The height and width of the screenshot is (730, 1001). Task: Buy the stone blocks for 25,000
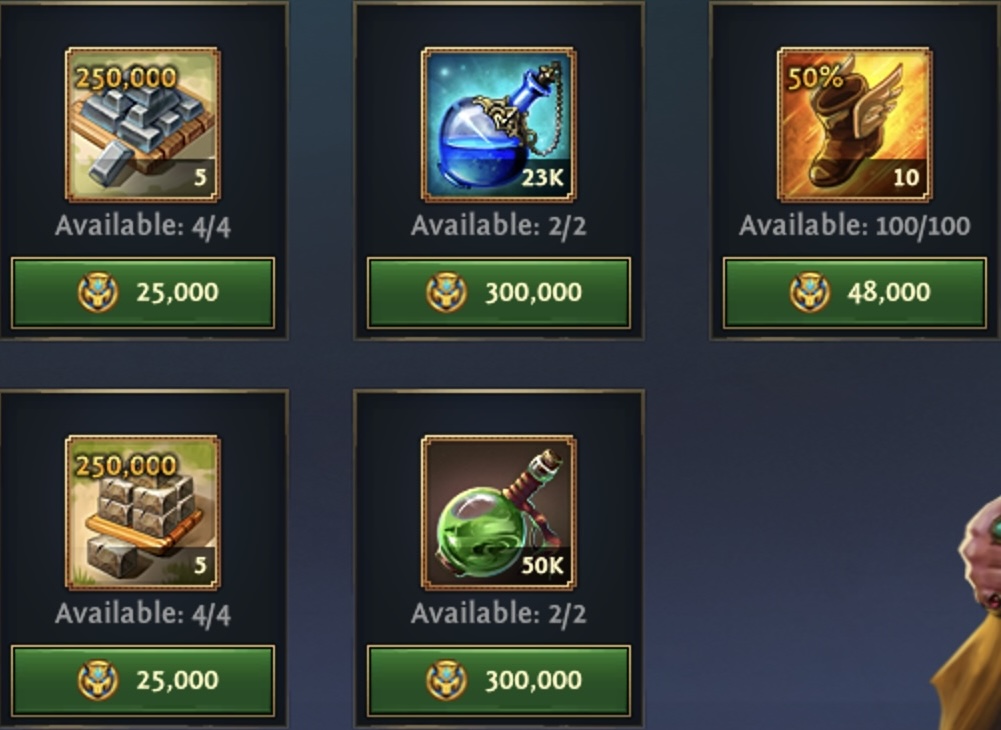coord(143,681)
